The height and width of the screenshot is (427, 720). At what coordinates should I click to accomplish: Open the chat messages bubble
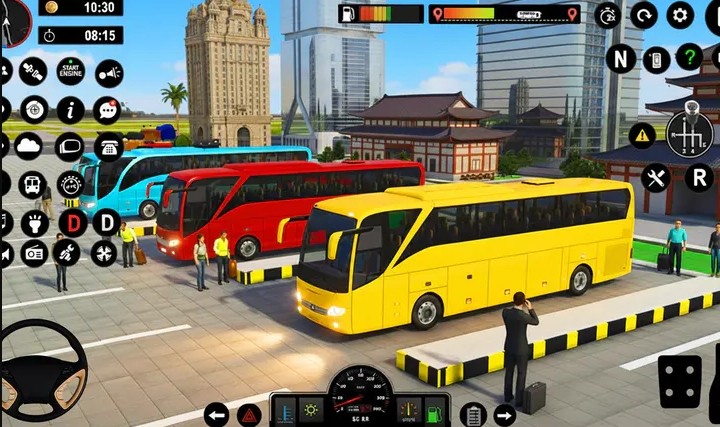click(107, 110)
